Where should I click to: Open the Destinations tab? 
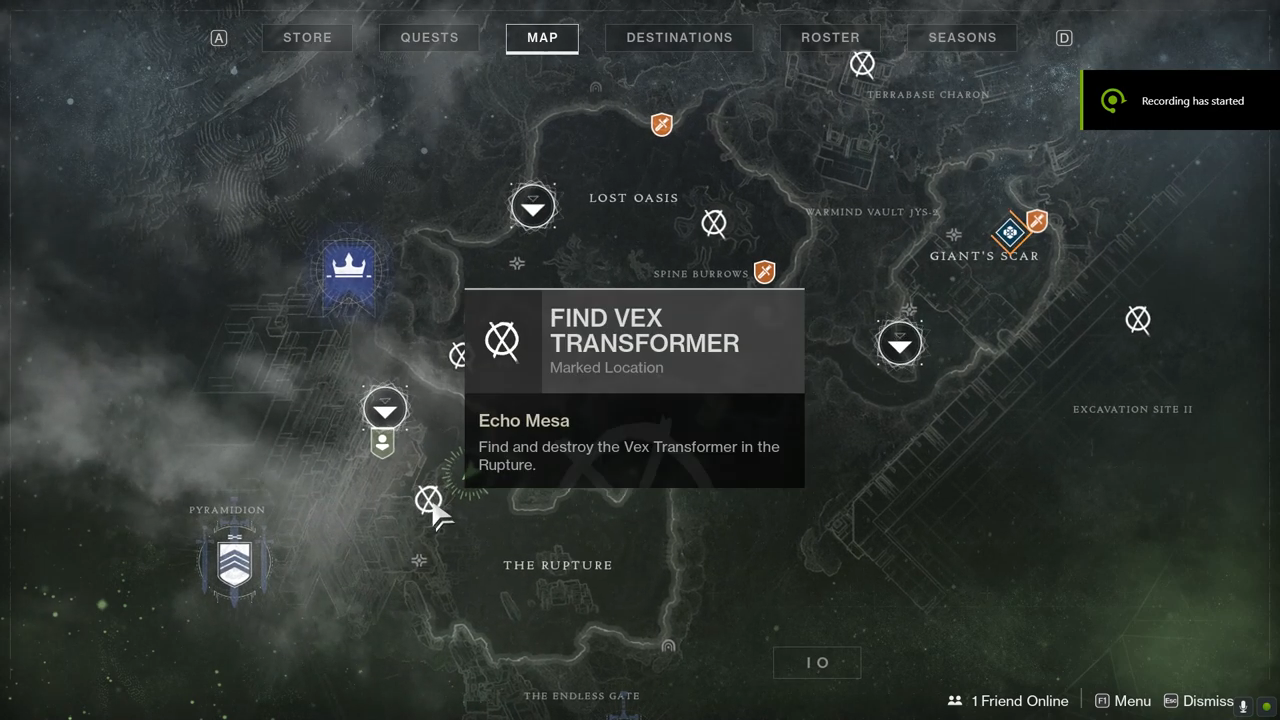coord(679,38)
